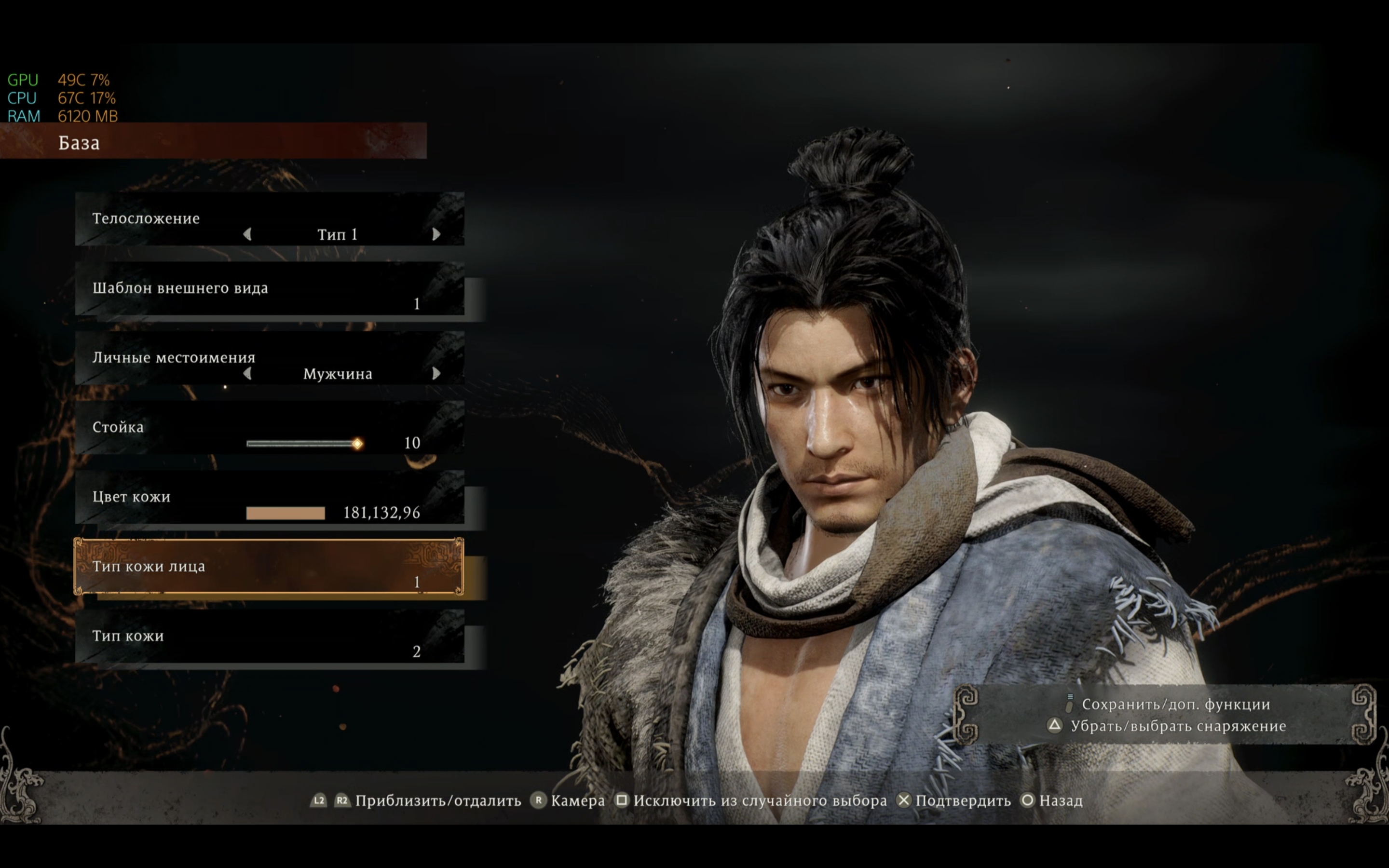Click the right arrow beside Мужчина
Viewport: 1389px width, 868px height.
(x=436, y=374)
